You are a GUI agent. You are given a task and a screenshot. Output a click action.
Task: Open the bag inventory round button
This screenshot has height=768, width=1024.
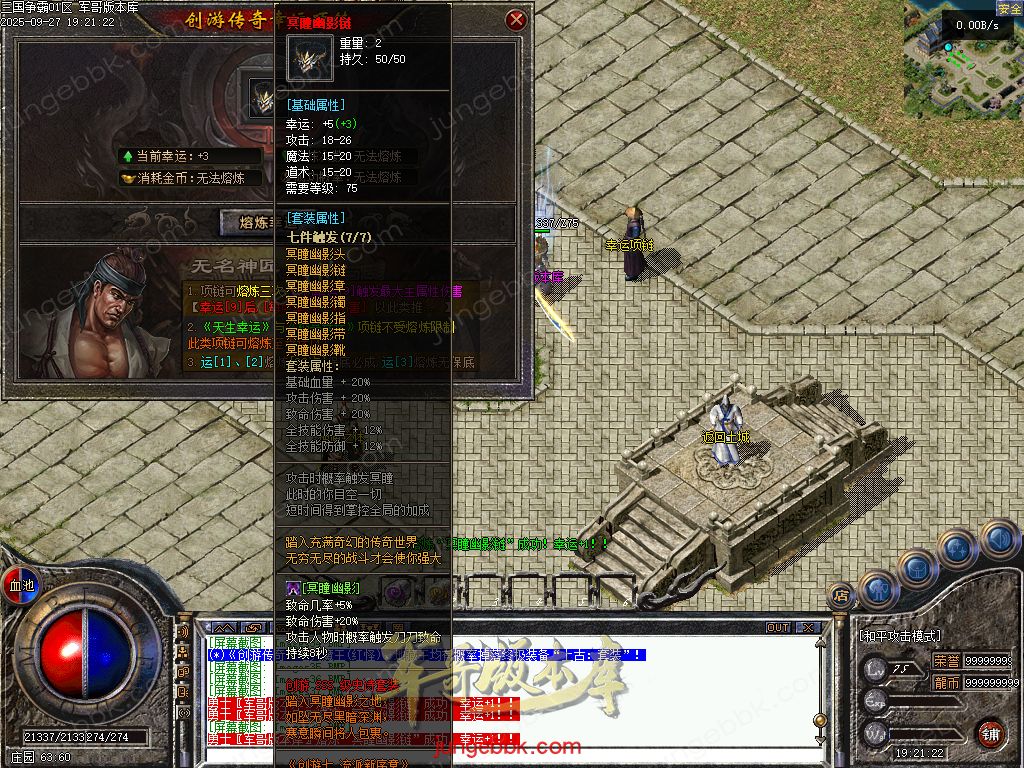(x=918, y=568)
